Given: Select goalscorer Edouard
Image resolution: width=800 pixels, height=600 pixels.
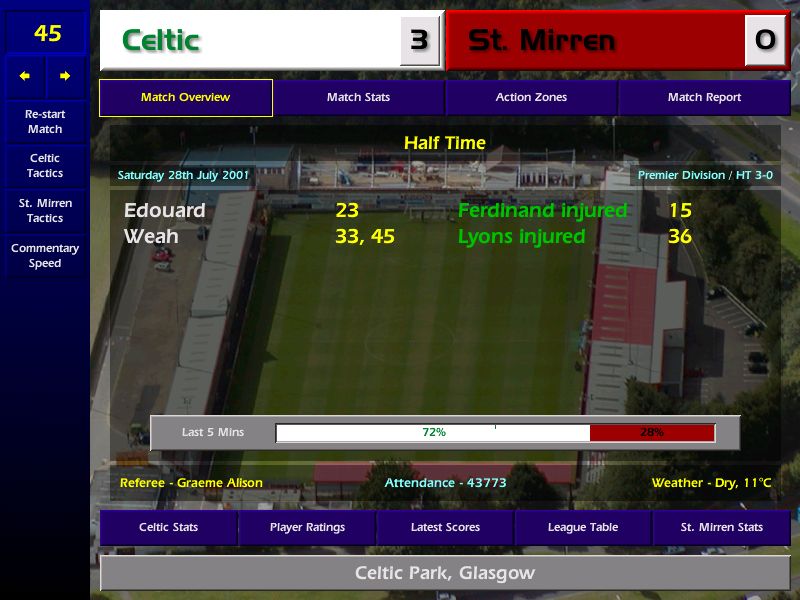Looking at the screenshot, I should pyautogui.click(x=165, y=211).
